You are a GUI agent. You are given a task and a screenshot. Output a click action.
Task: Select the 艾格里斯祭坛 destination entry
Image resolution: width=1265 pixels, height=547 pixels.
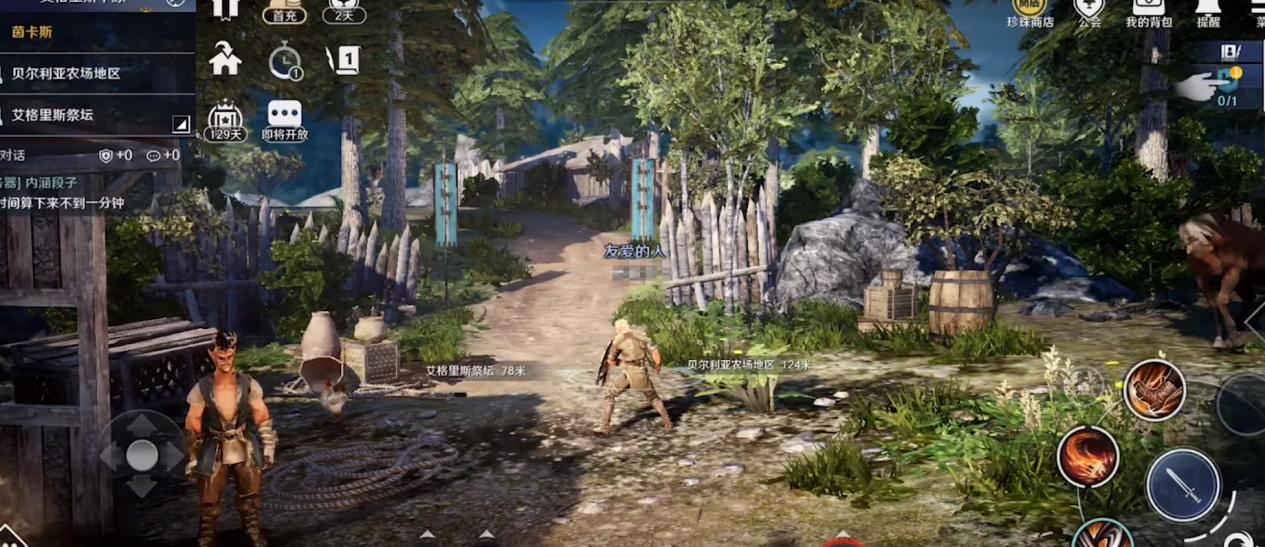point(53,115)
